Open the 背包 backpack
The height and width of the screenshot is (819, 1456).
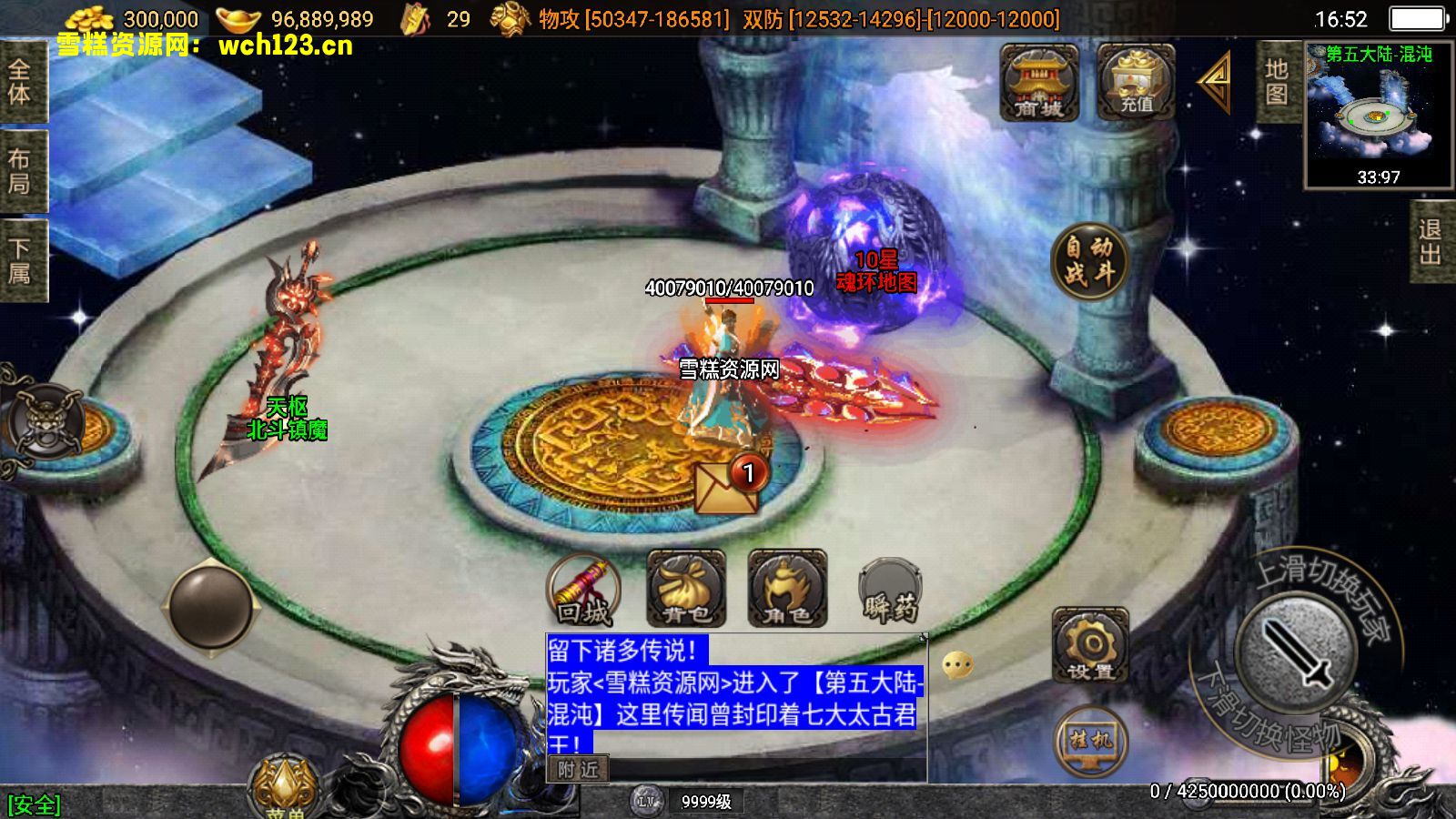686,591
